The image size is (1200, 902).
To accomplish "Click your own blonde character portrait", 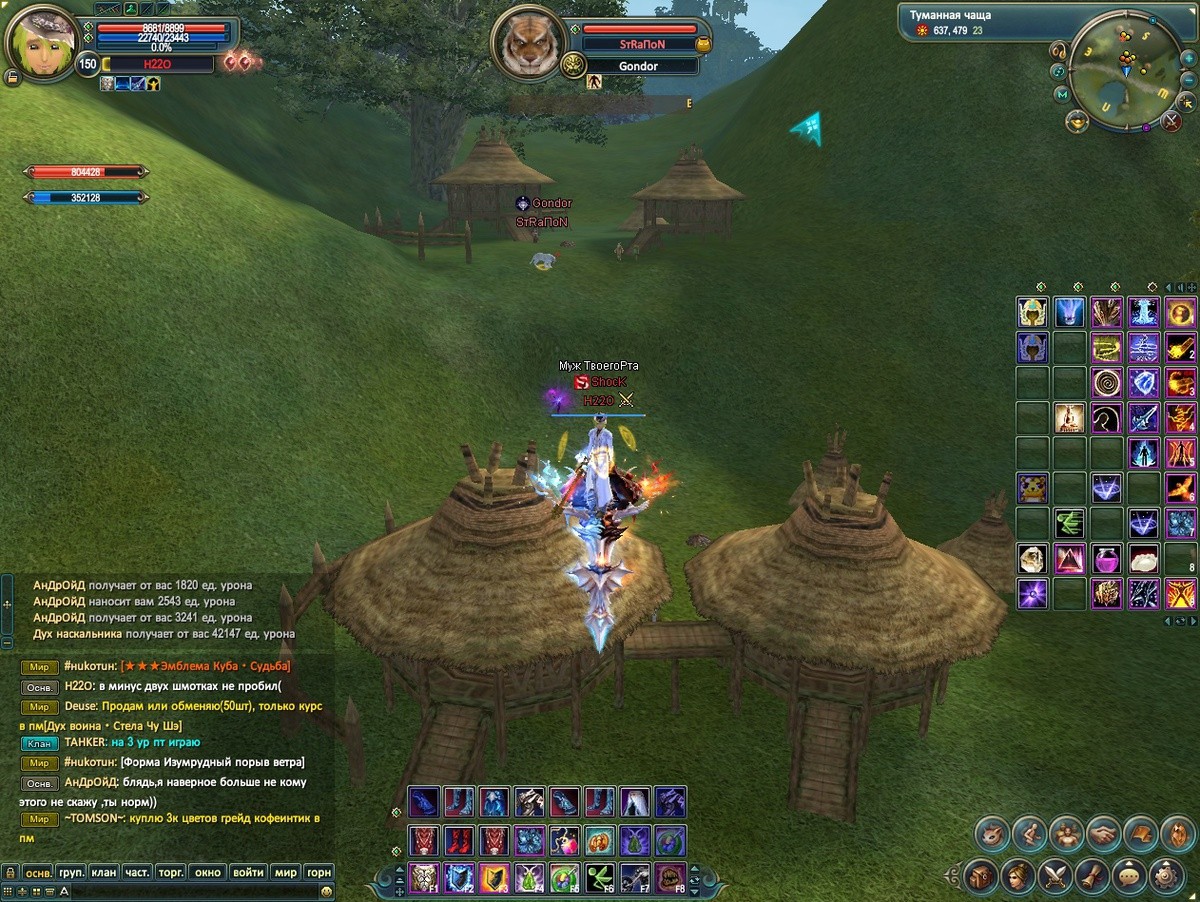I will (41, 41).
